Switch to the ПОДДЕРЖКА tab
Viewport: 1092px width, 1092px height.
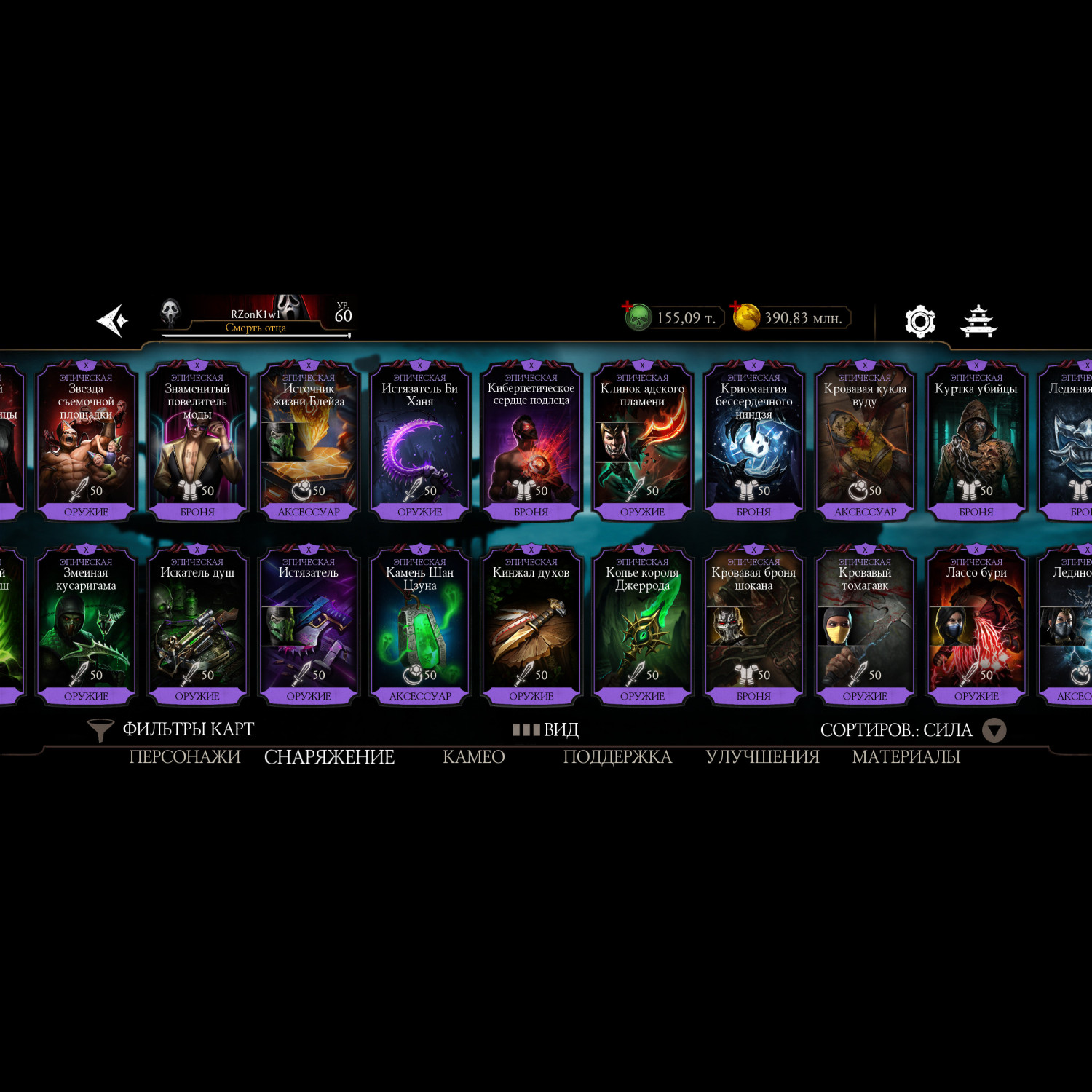617,757
